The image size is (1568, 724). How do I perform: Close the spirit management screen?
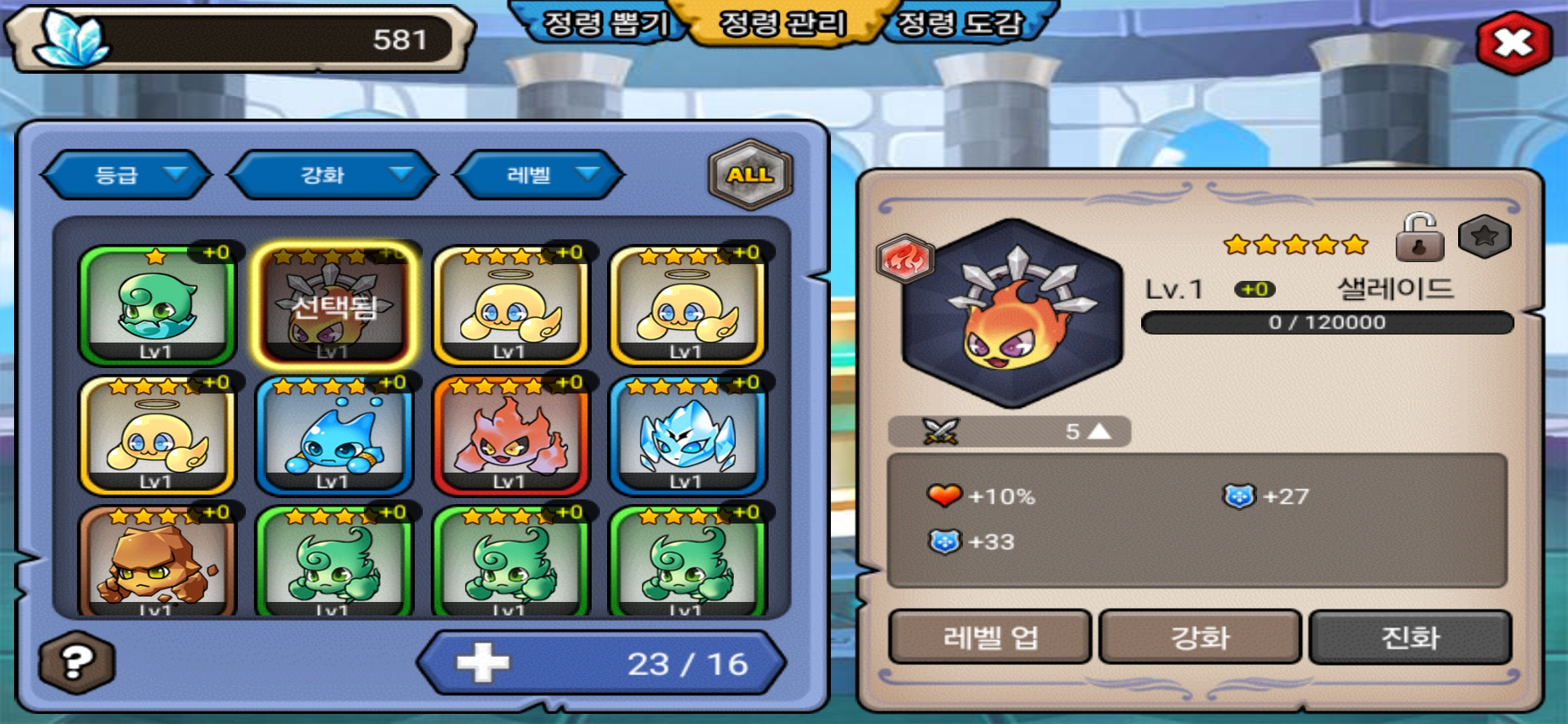tap(1513, 44)
